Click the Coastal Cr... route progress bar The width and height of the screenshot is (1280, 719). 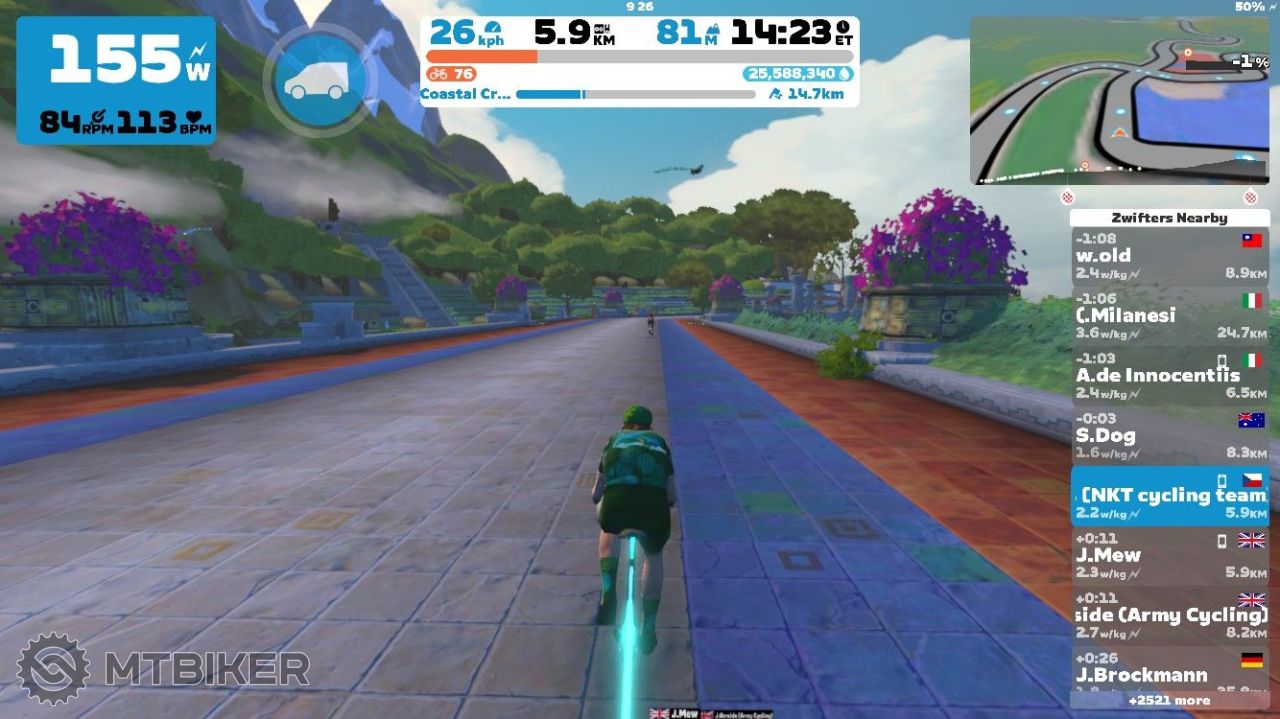pos(636,95)
